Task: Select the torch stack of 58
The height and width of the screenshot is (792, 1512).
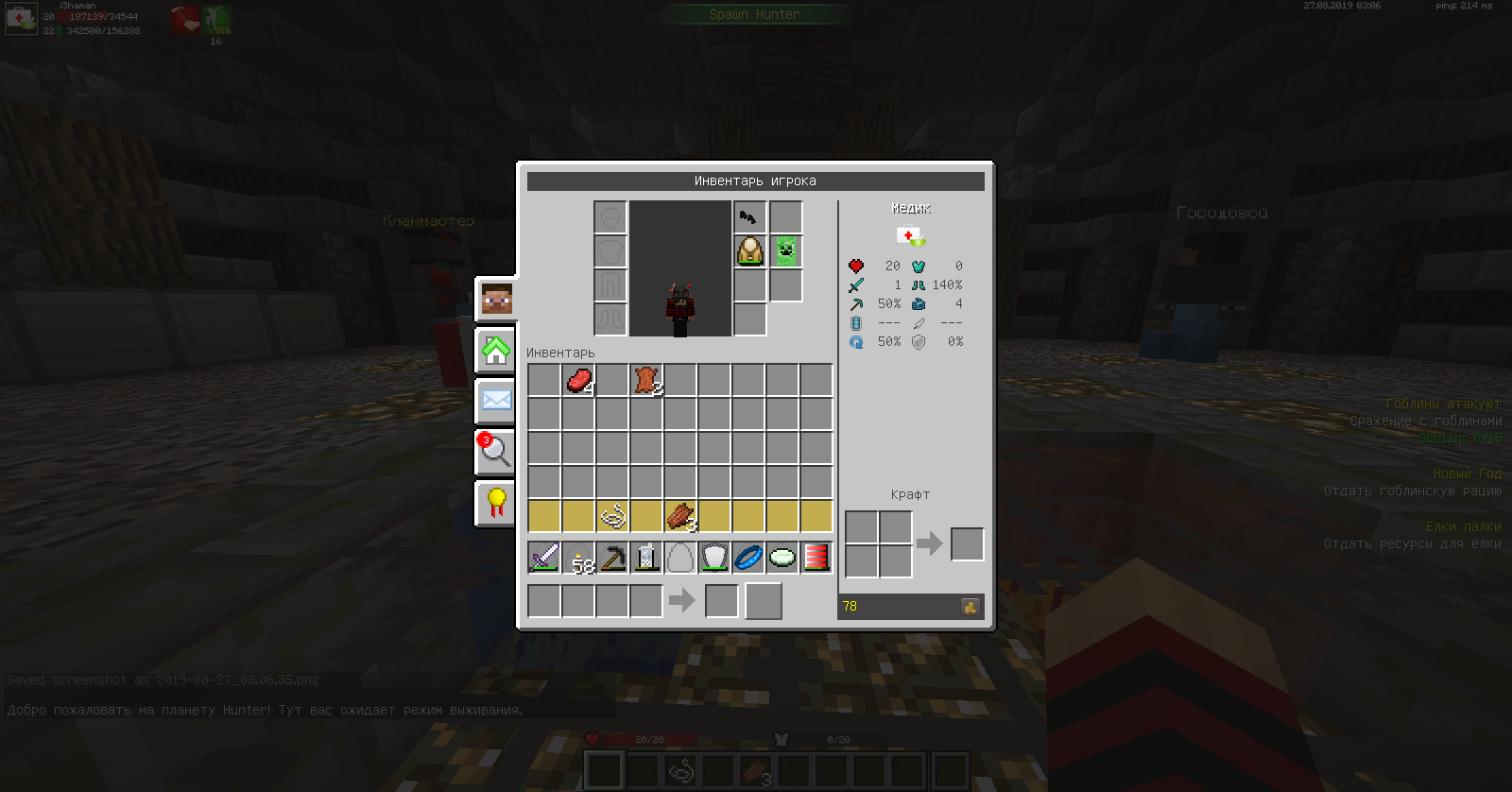Action: click(578, 558)
